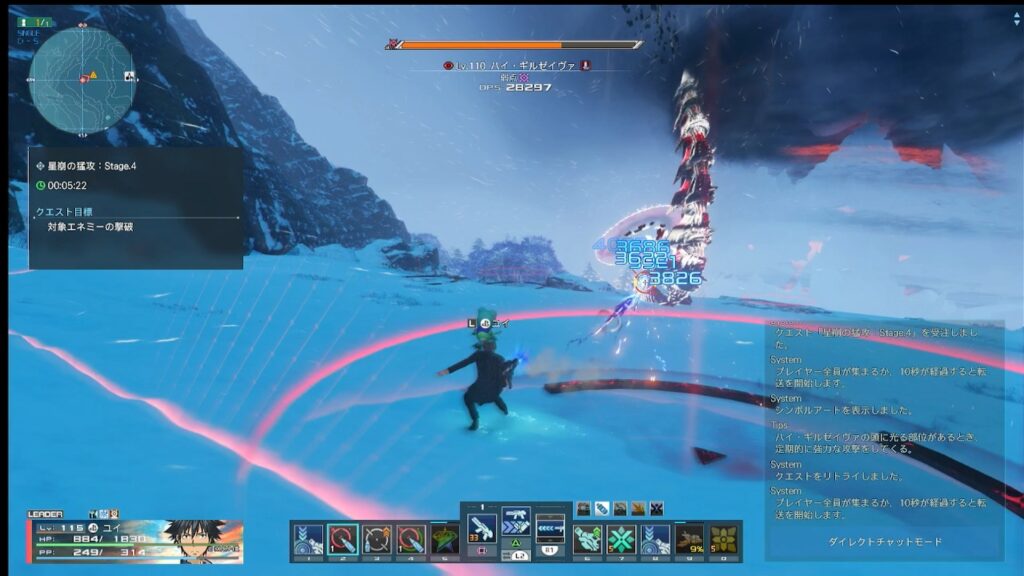Screen dimensions: 1024x576
Task: Enter ダイレクトチャットモード in the chat panel
Action: coord(885,542)
